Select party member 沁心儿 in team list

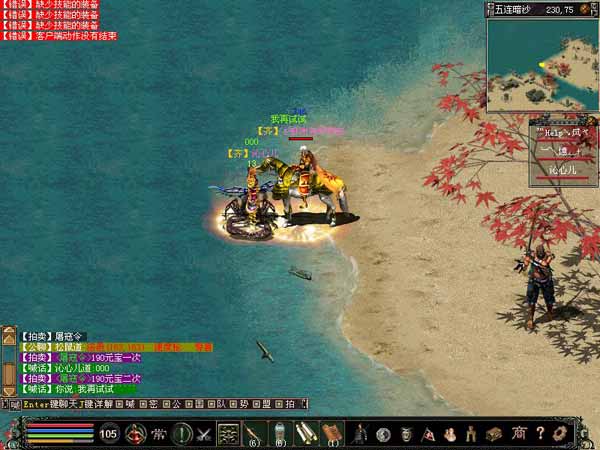(x=562, y=171)
